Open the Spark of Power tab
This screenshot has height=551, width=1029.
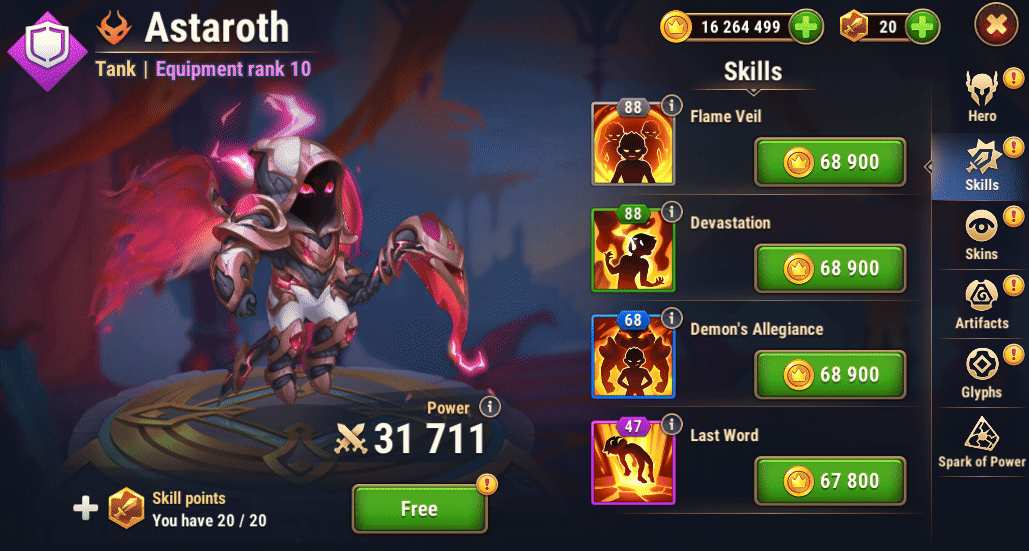pos(981,441)
